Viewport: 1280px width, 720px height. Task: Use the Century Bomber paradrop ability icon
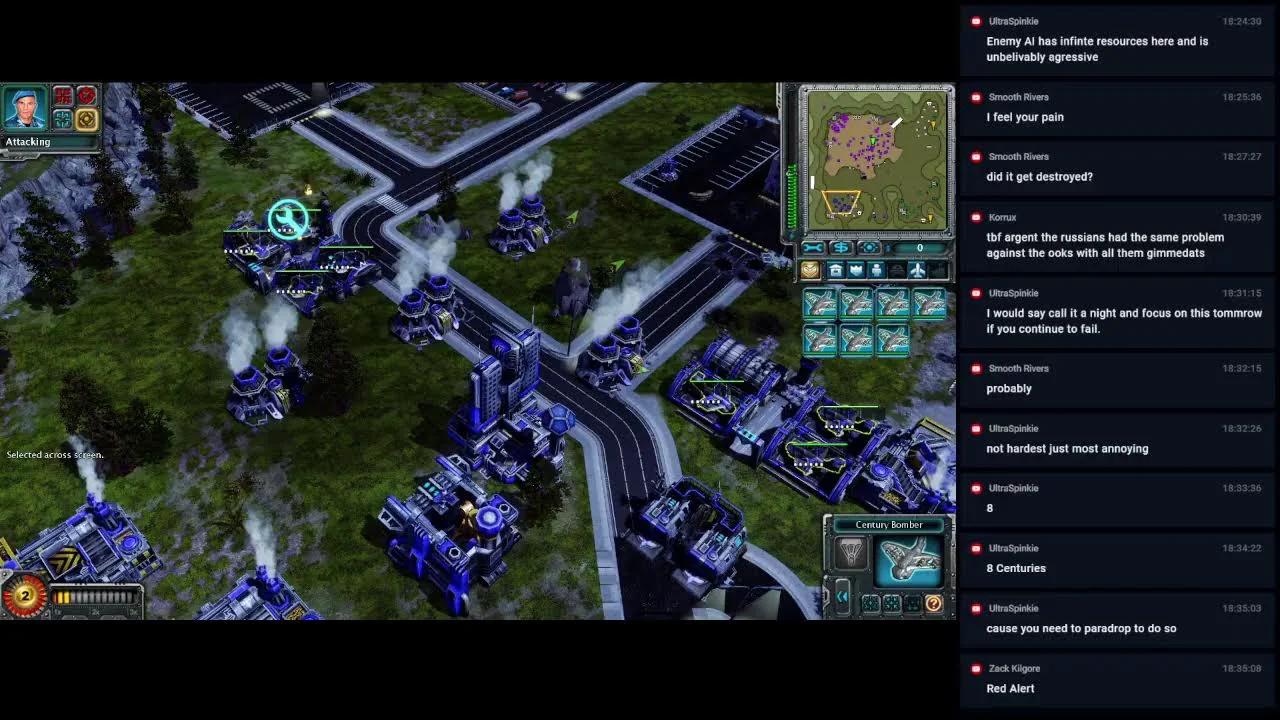click(x=851, y=553)
